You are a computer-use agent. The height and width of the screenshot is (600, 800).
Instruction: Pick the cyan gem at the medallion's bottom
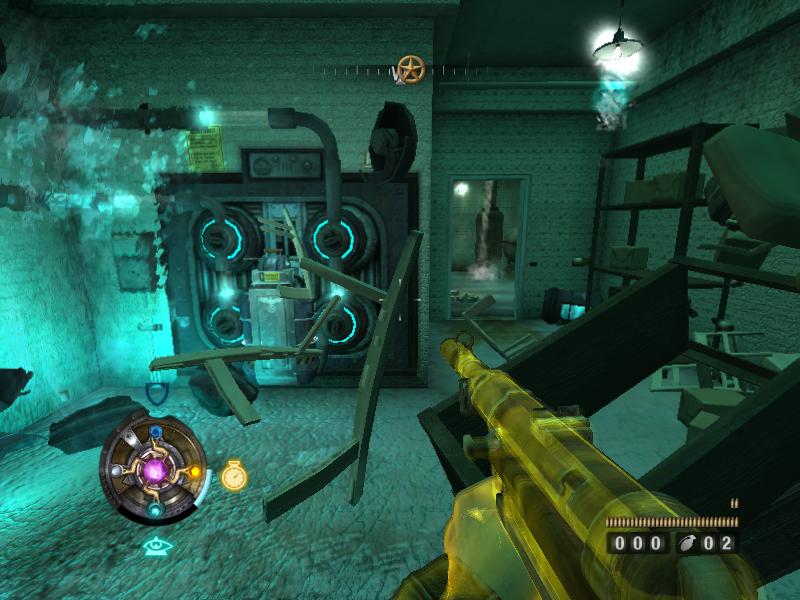point(155,510)
